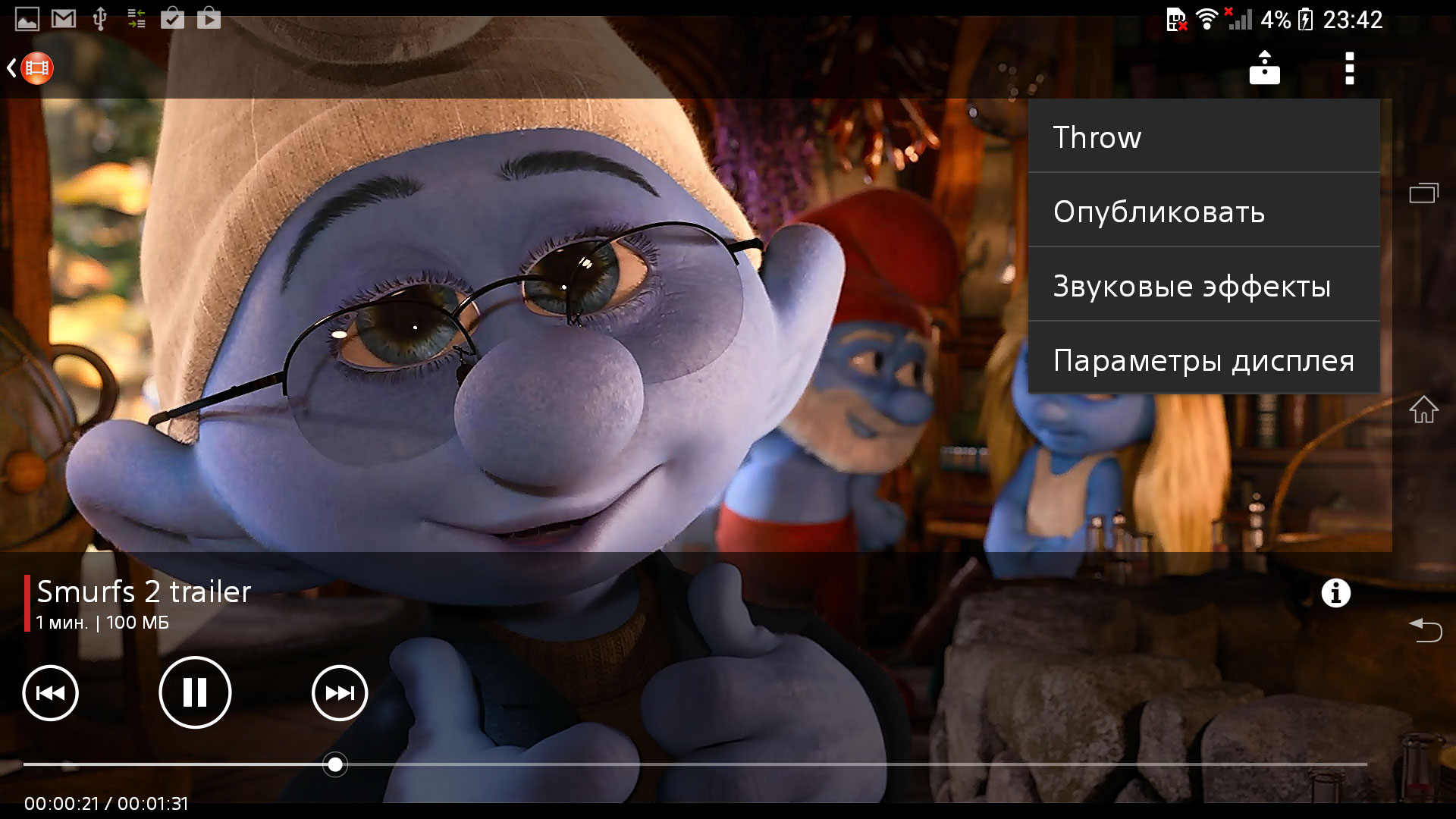Tap the Android back arrow button

coord(1425,629)
